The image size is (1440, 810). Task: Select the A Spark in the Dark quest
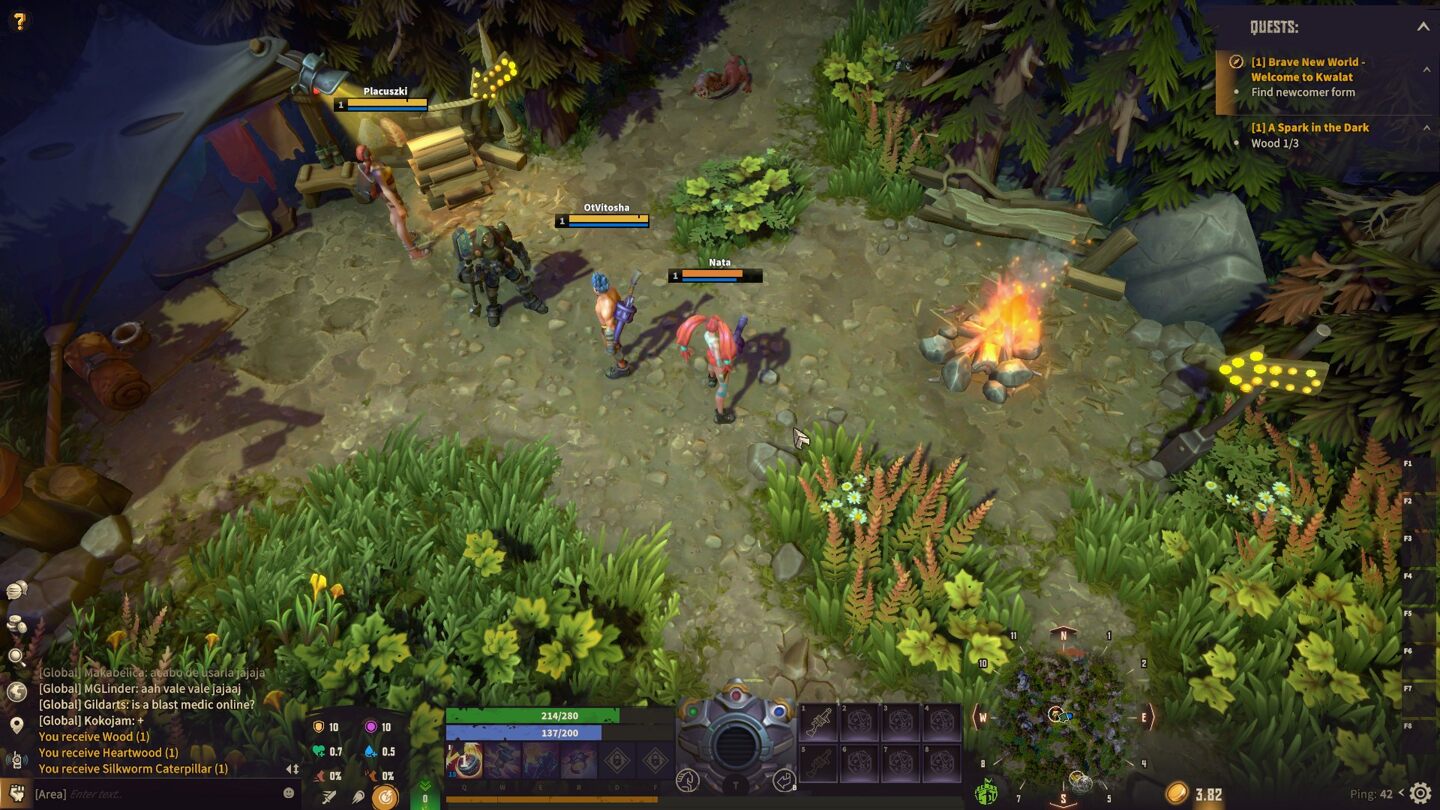pos(1309,127)
